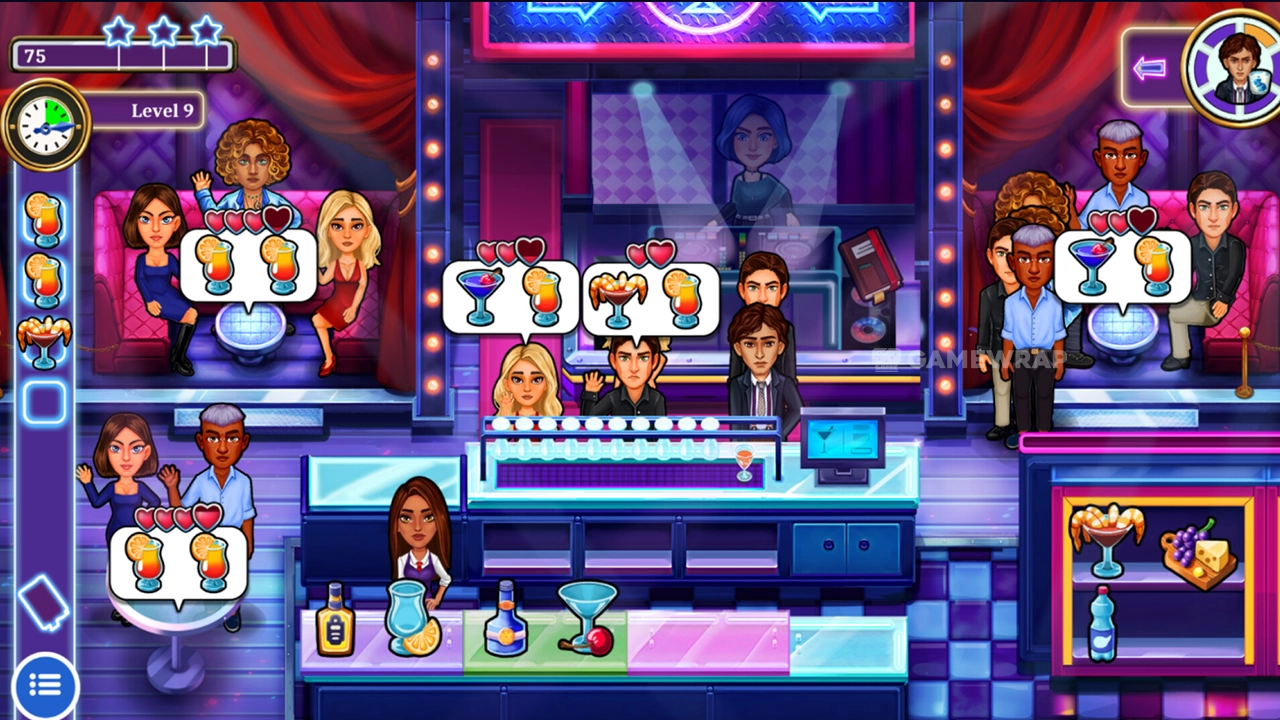1280x720 pixels.
Task: Grab the blue liqueur bottle
Action: click(504, 620)
